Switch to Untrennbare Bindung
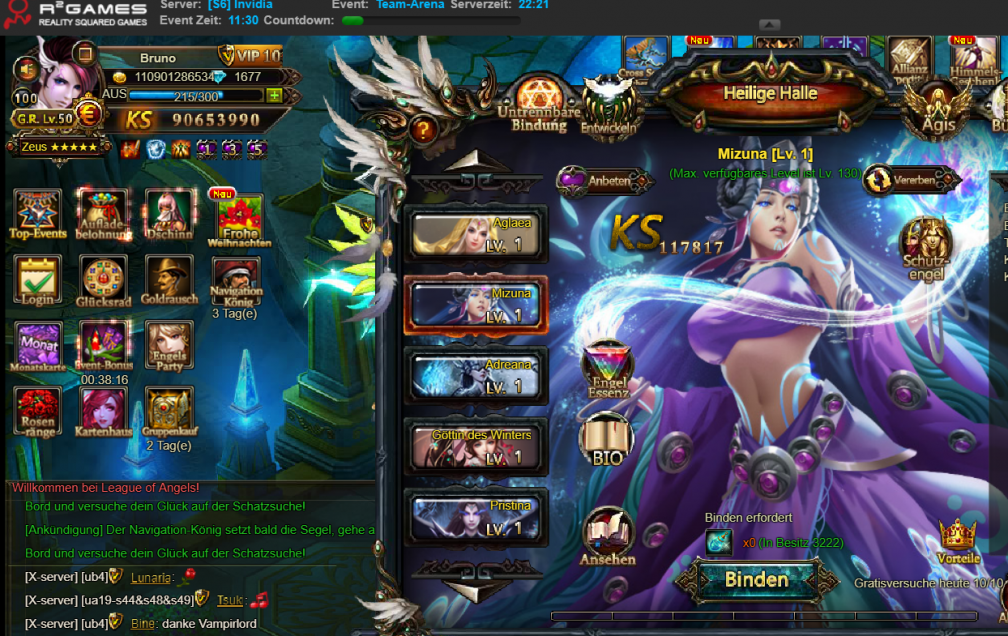The height and width of the screenshot is (636, 1008). (x=539, y=103)
